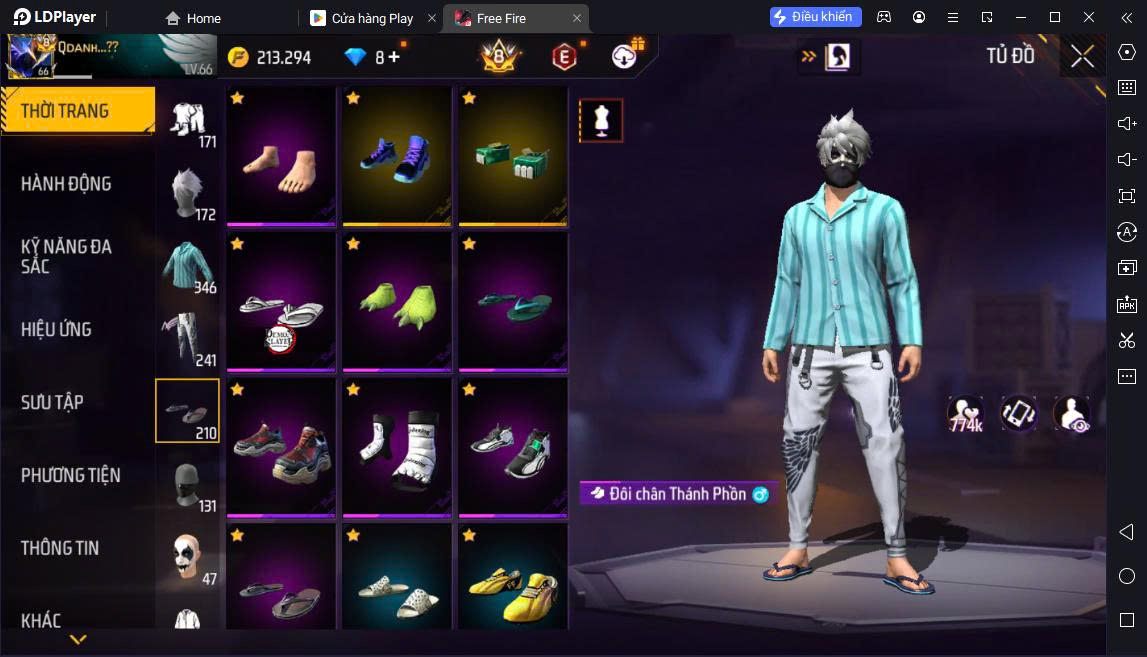Select the KỸ NĂNG ĐA SẮC tab

pos(66,256)
